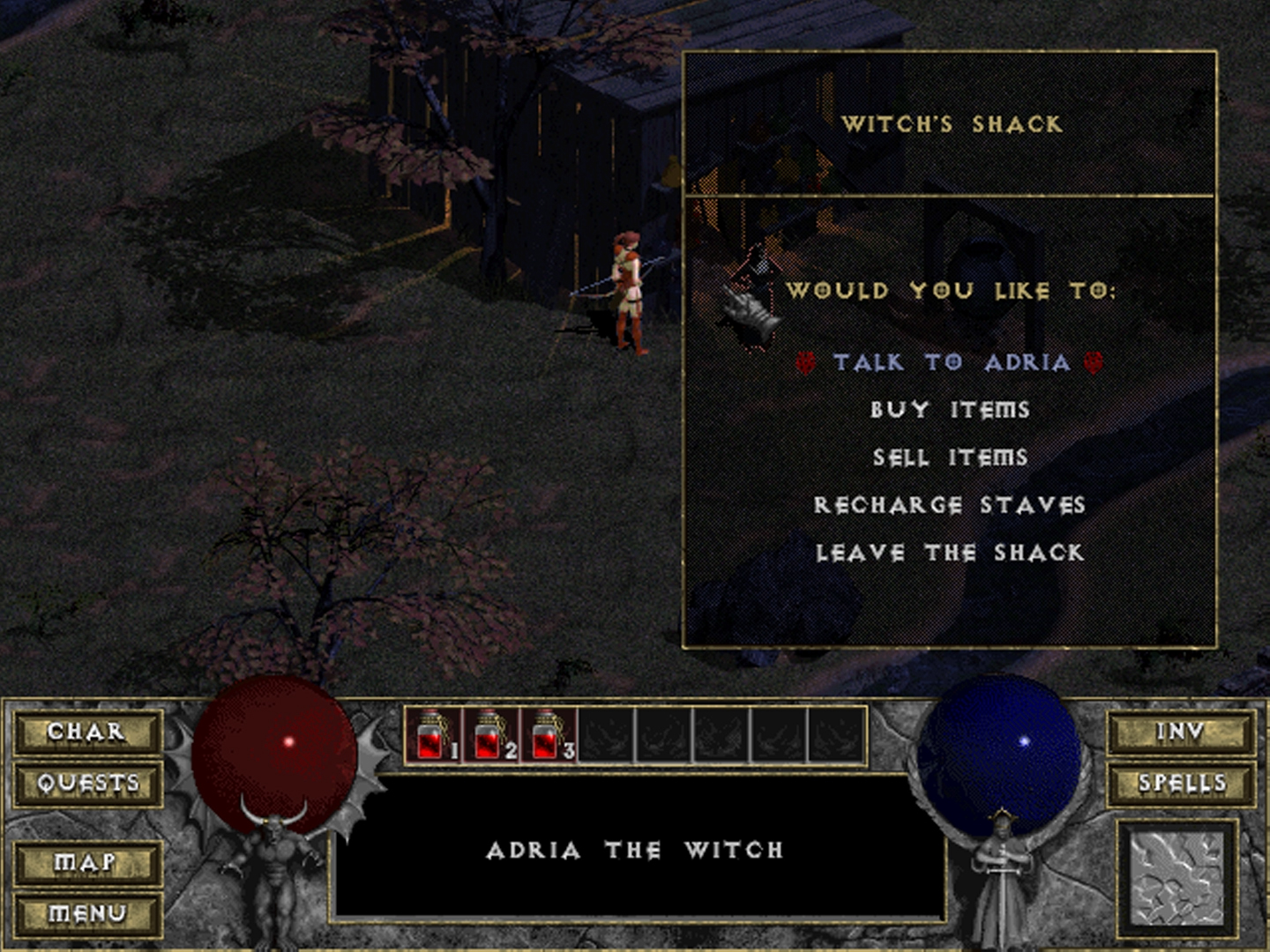This screenshot has height=952, width=1270.
Task: Show the SPELLS book
Action: pos(1181,783)
